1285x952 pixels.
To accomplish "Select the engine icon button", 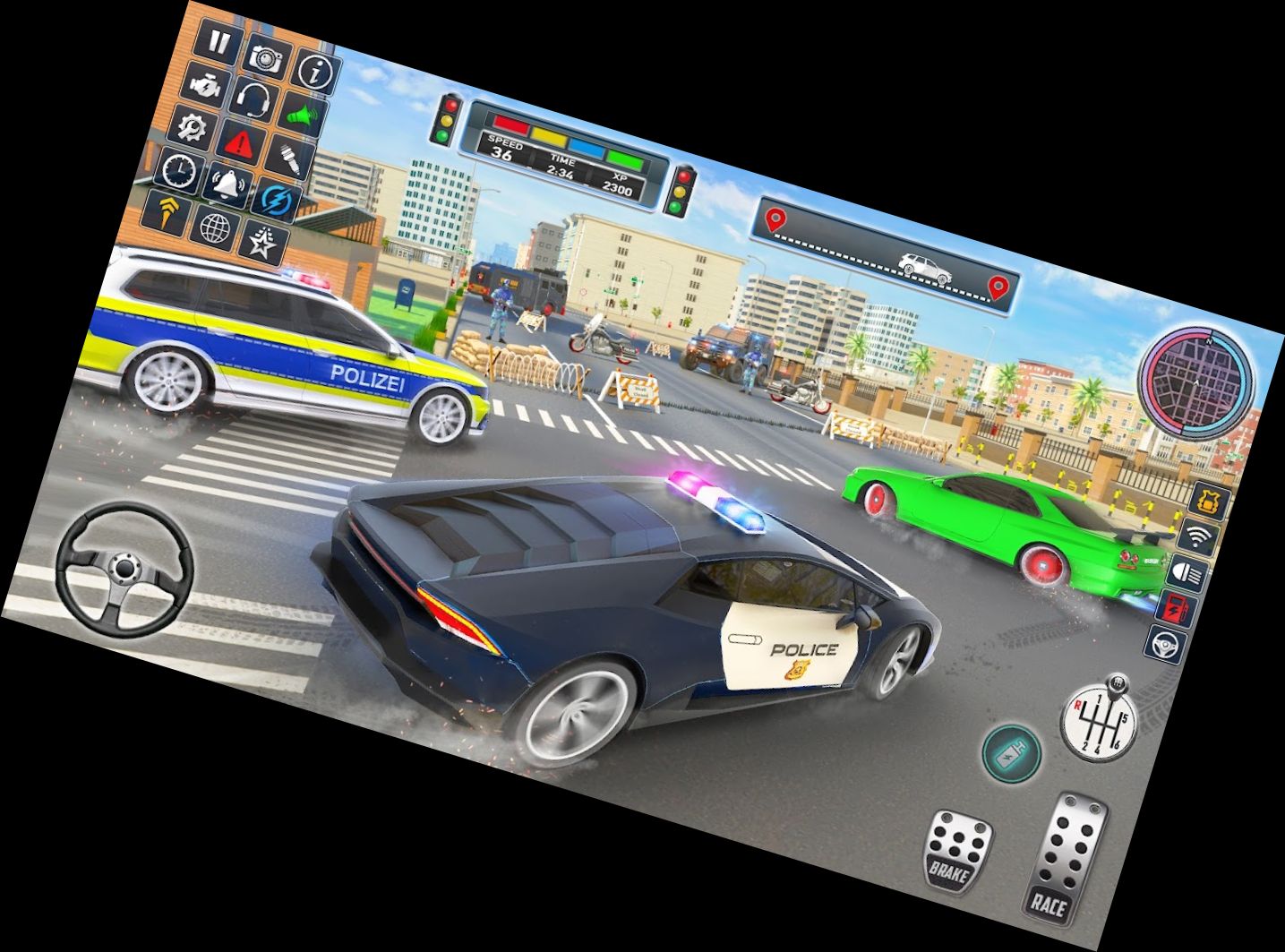I will pyautogui.click(x=205, y=85).
